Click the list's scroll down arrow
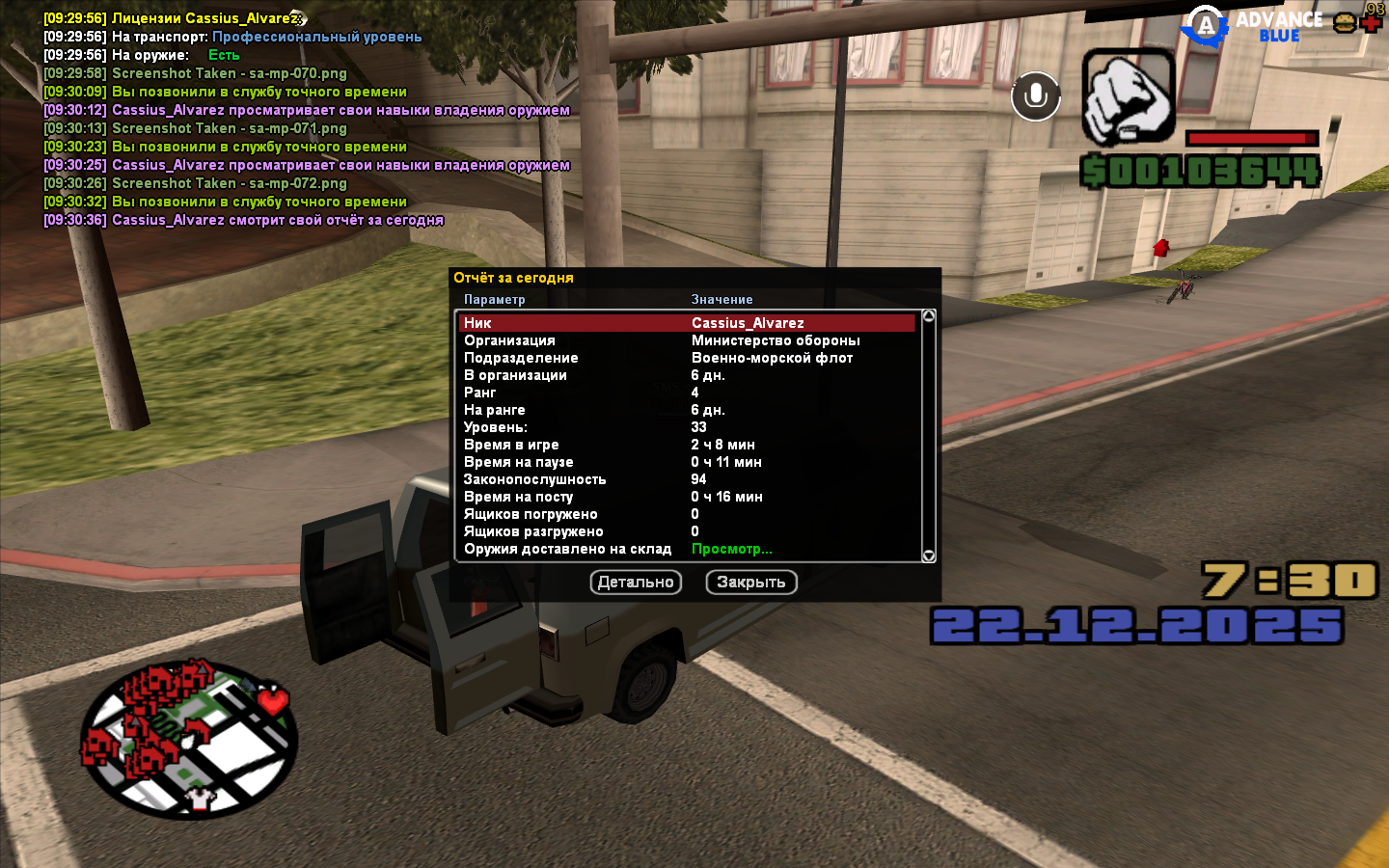 click(x=929, y=556)
